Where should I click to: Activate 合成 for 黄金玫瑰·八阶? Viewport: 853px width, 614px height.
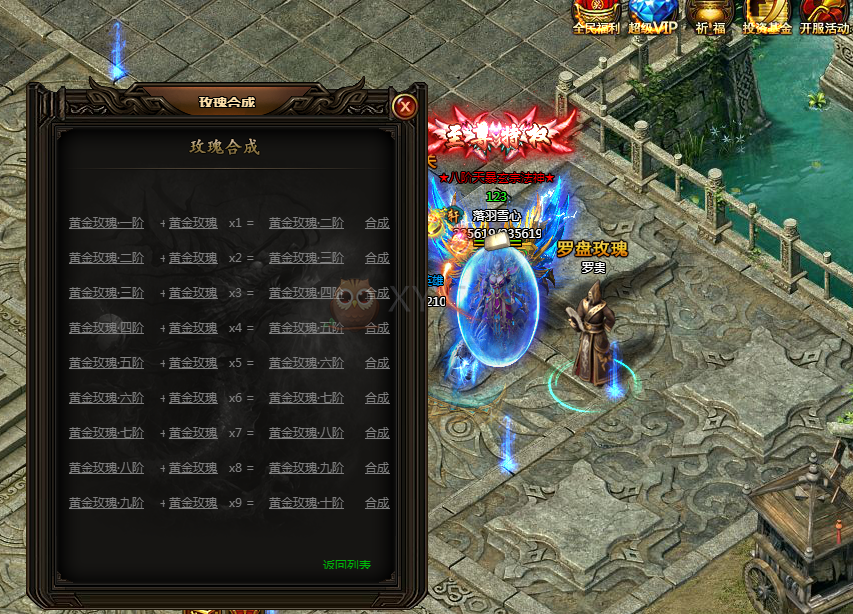(377, 433)
